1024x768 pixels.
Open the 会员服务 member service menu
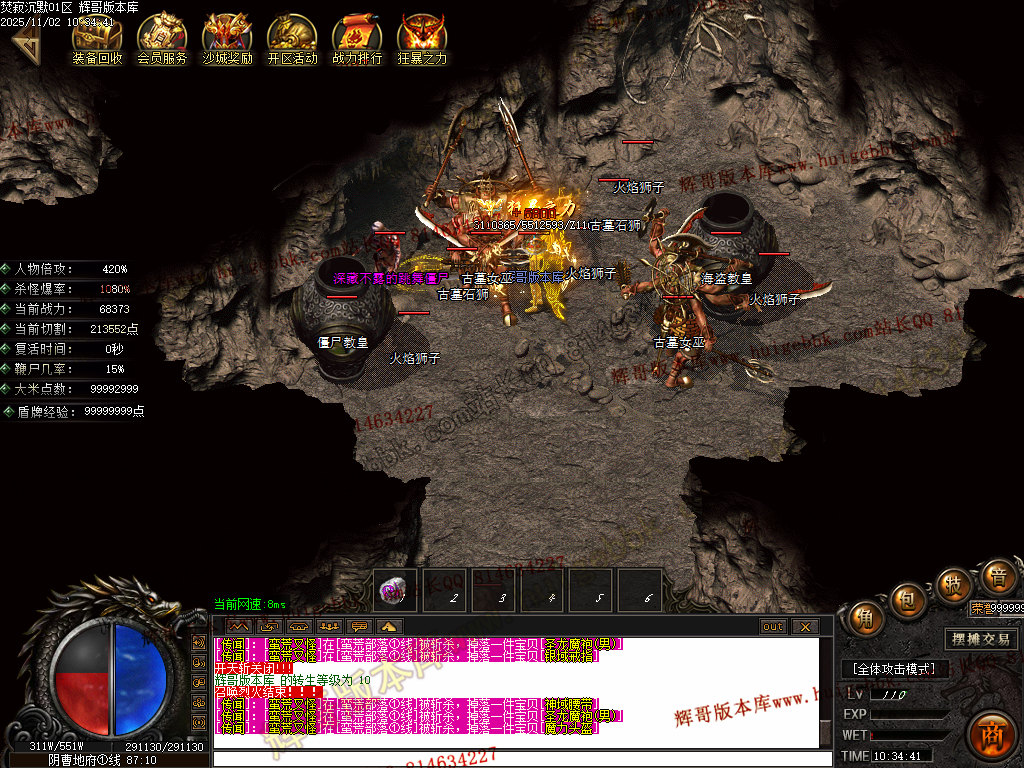[161, 38]
